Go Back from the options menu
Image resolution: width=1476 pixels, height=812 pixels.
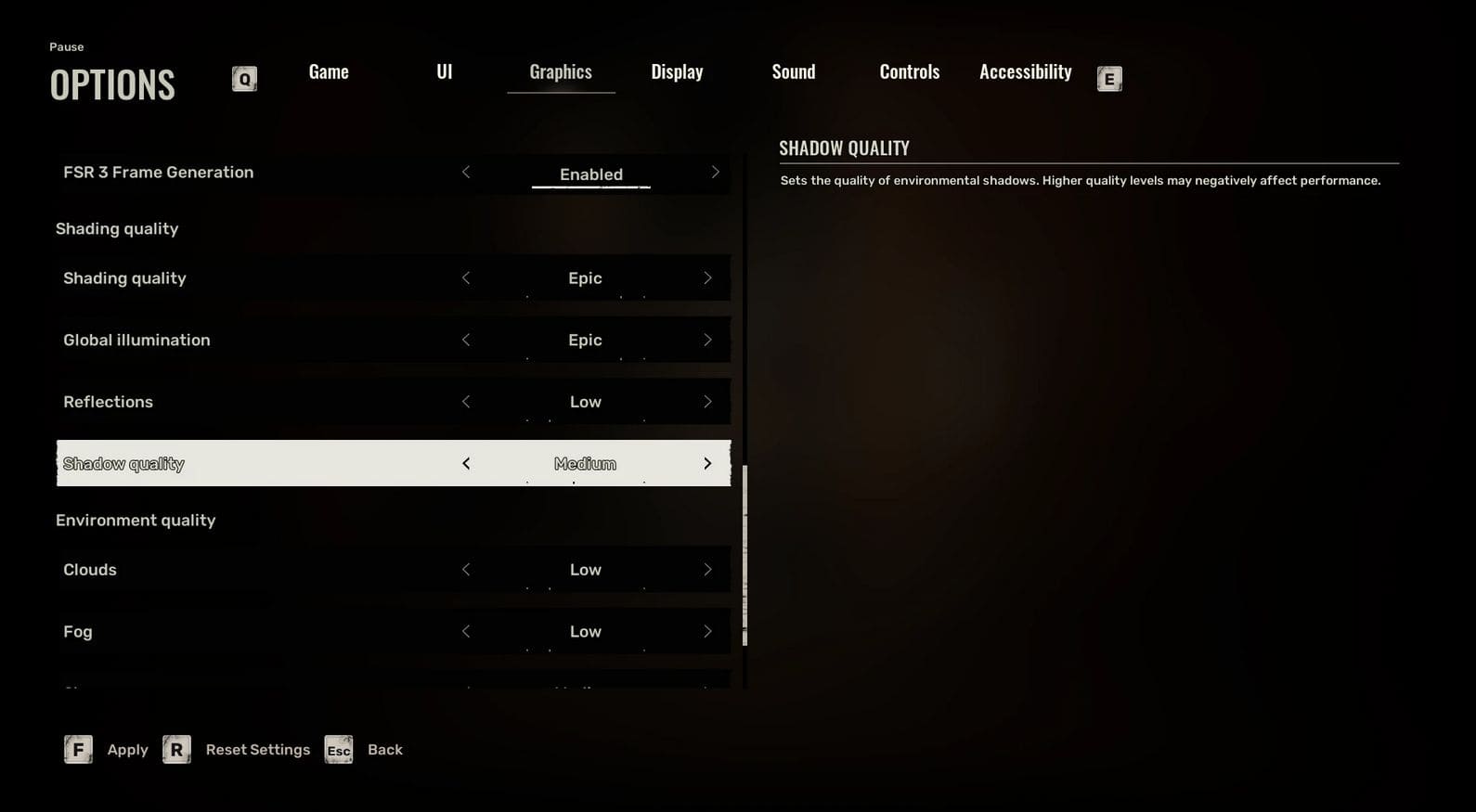point(365,750)
